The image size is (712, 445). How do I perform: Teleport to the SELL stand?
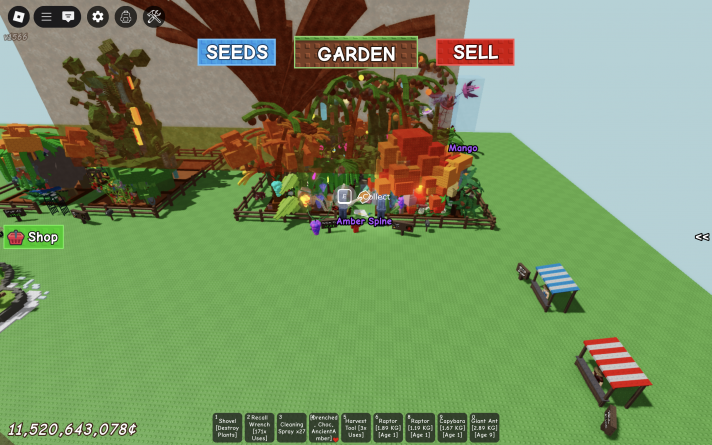475,52
